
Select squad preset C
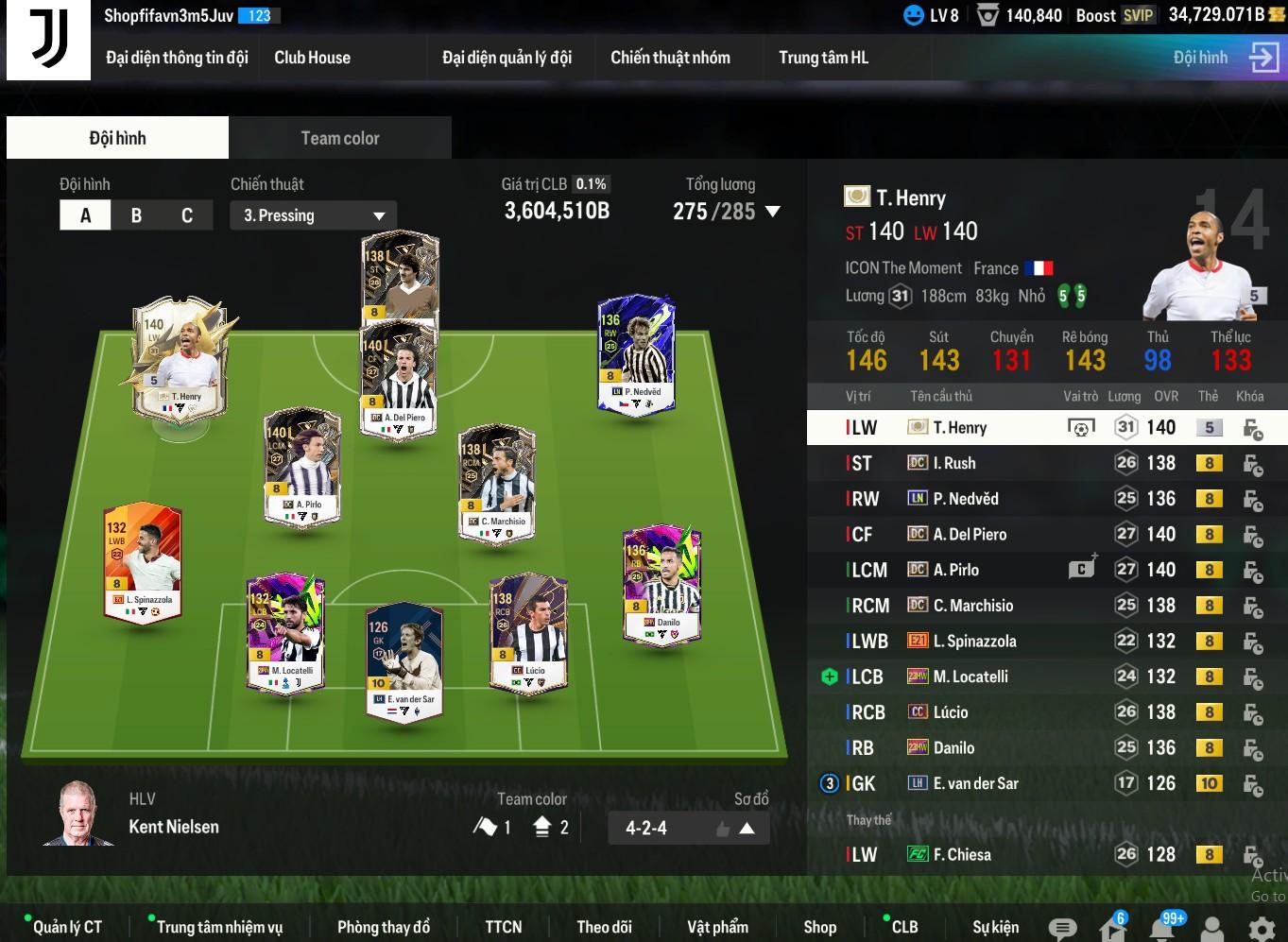pos(186,215)
